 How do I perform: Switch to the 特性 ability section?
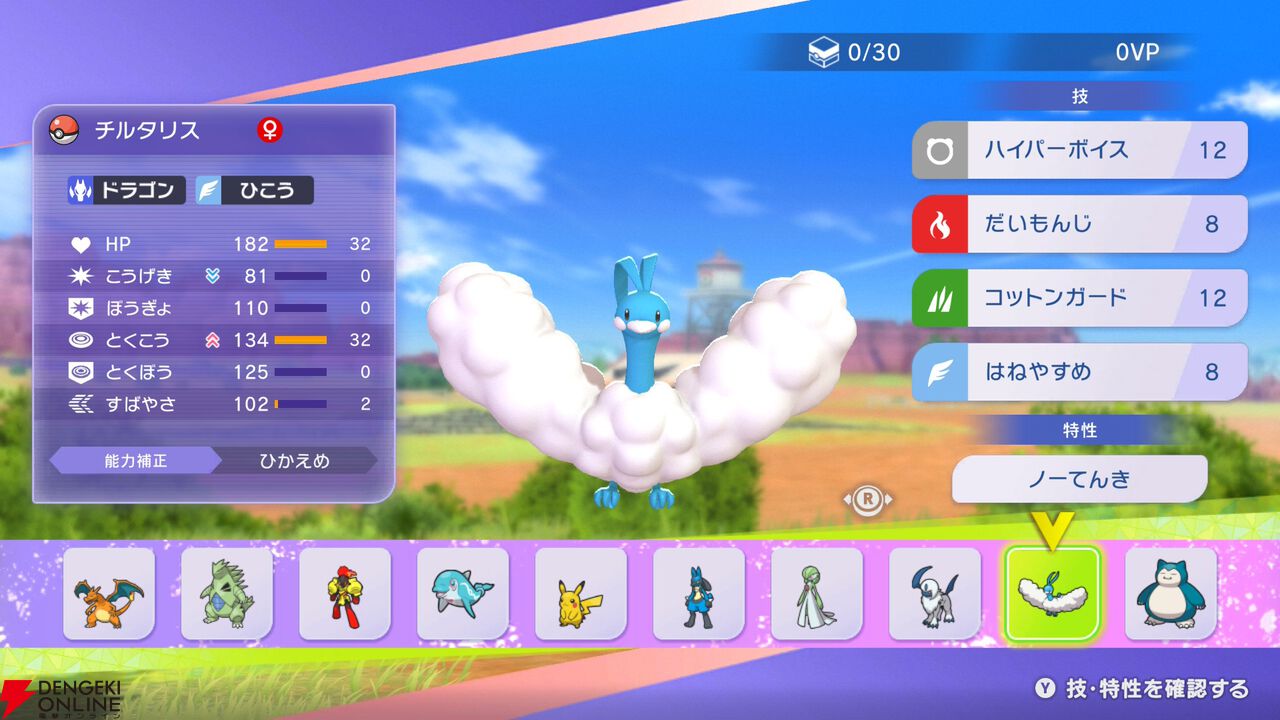(1079, 429)
